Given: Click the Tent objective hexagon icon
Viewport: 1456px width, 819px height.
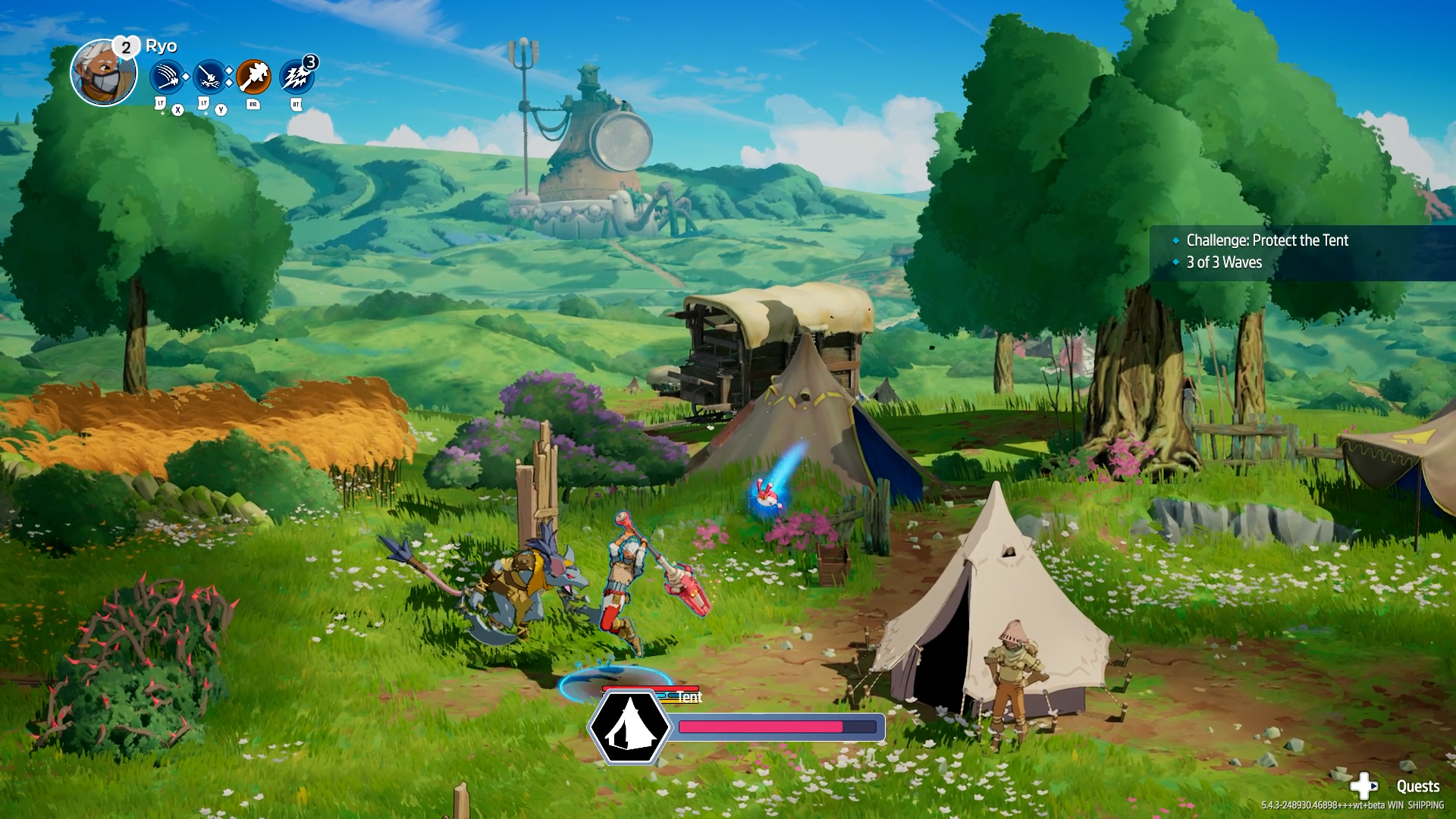Looking at the screenshot, I should tap(629, 726).
